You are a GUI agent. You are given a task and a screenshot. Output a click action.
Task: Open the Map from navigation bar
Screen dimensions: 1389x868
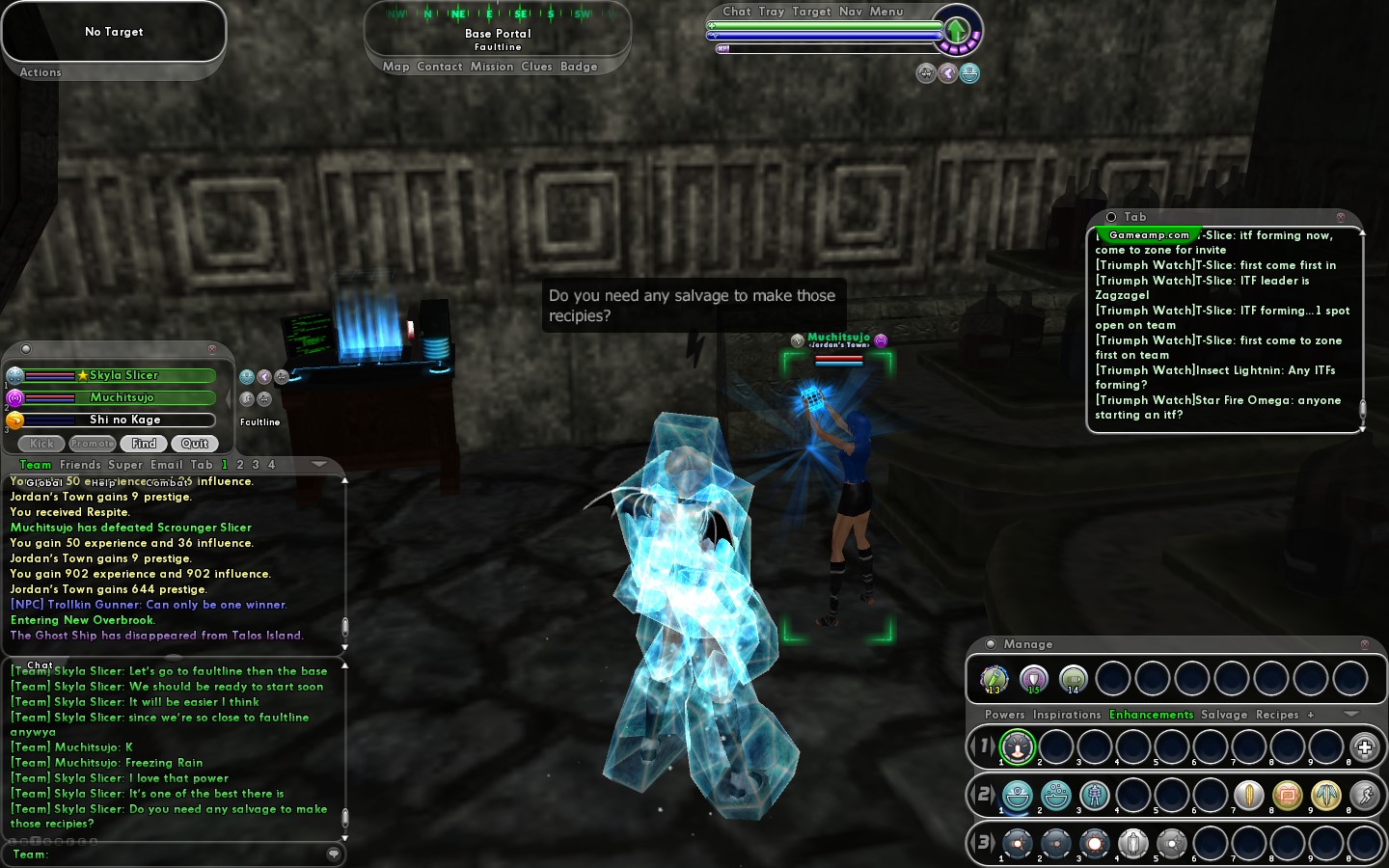coord(395,67)
